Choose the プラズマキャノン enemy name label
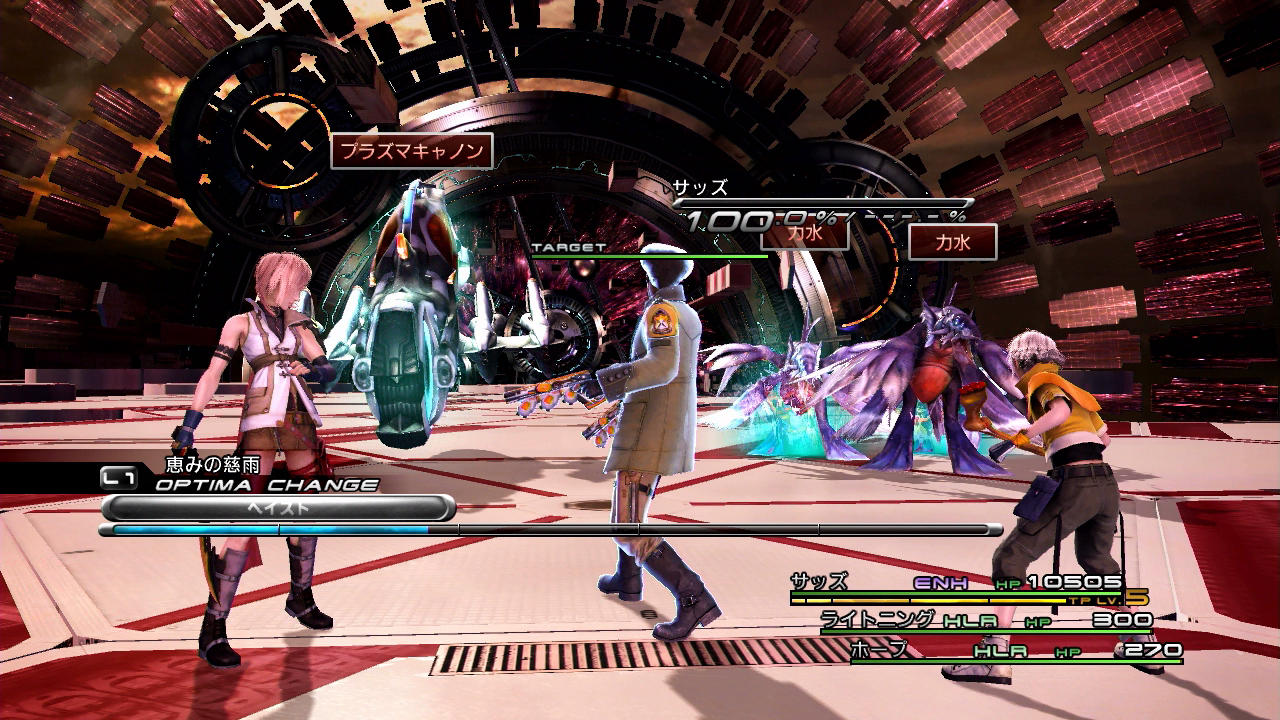Image resolution: width=1280 pixels, height=720 pixels. tap(412, 151)
